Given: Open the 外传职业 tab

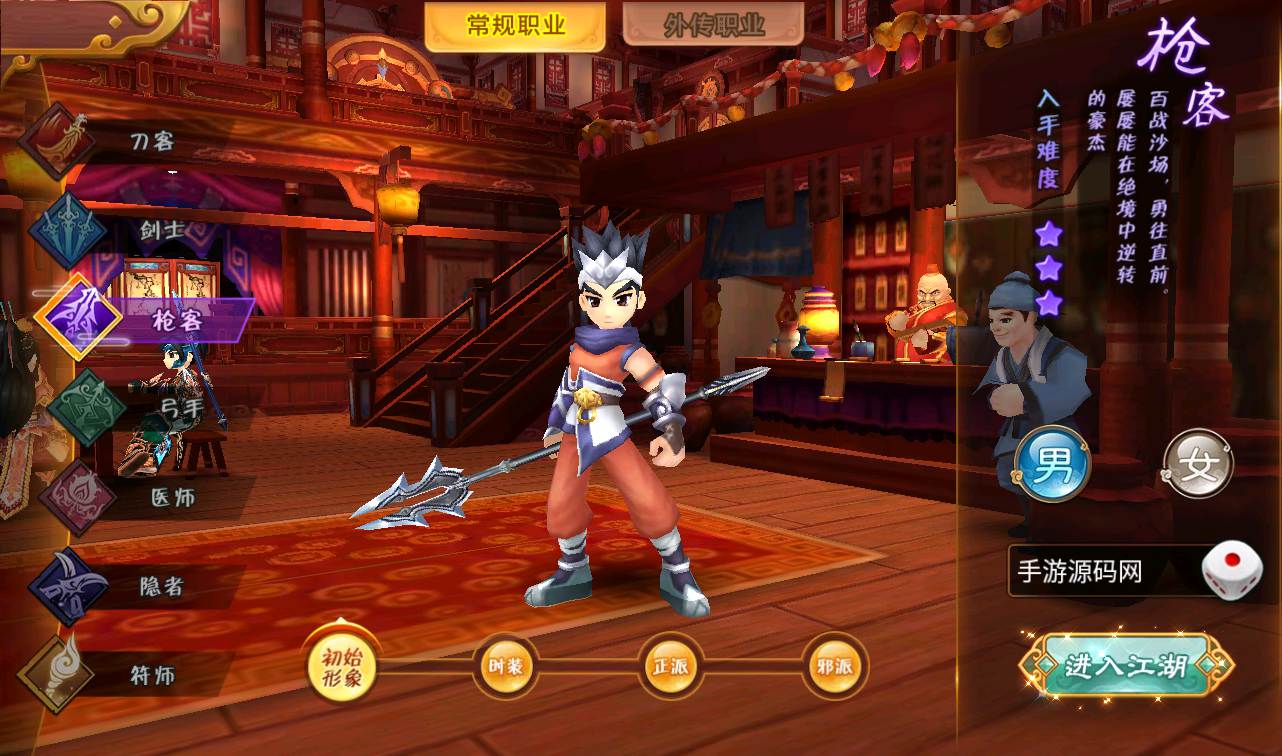Looking at the screenshot, I should click(x=713, y=26).
